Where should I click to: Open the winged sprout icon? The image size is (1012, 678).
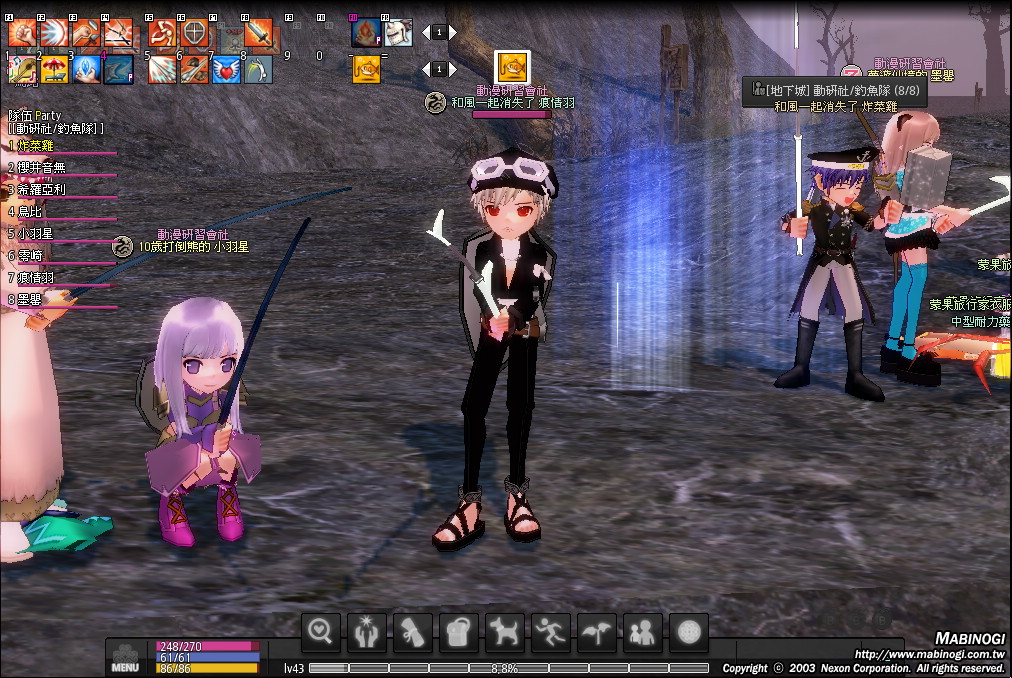tap(596, 632)
